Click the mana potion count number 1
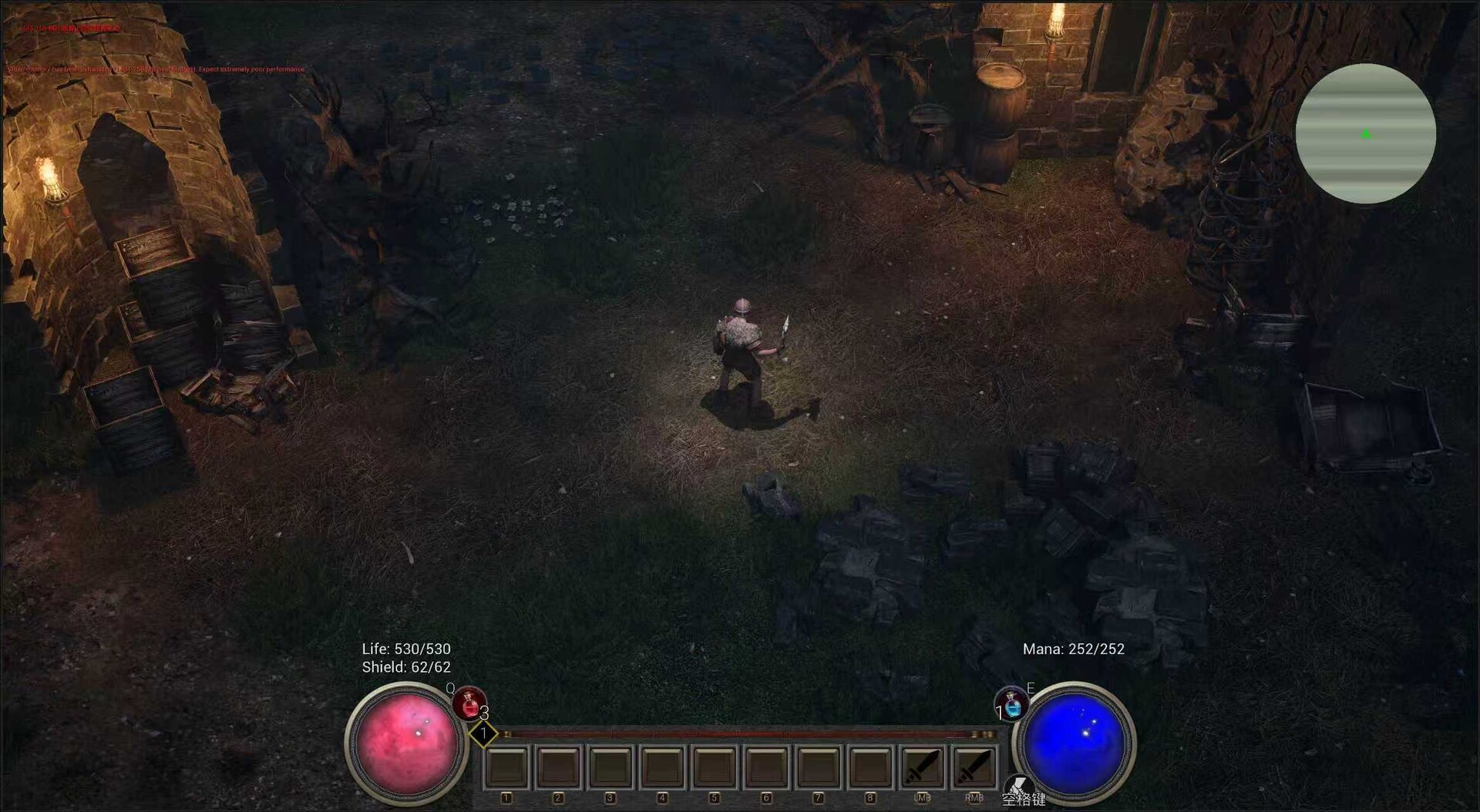 coord(998,714)
